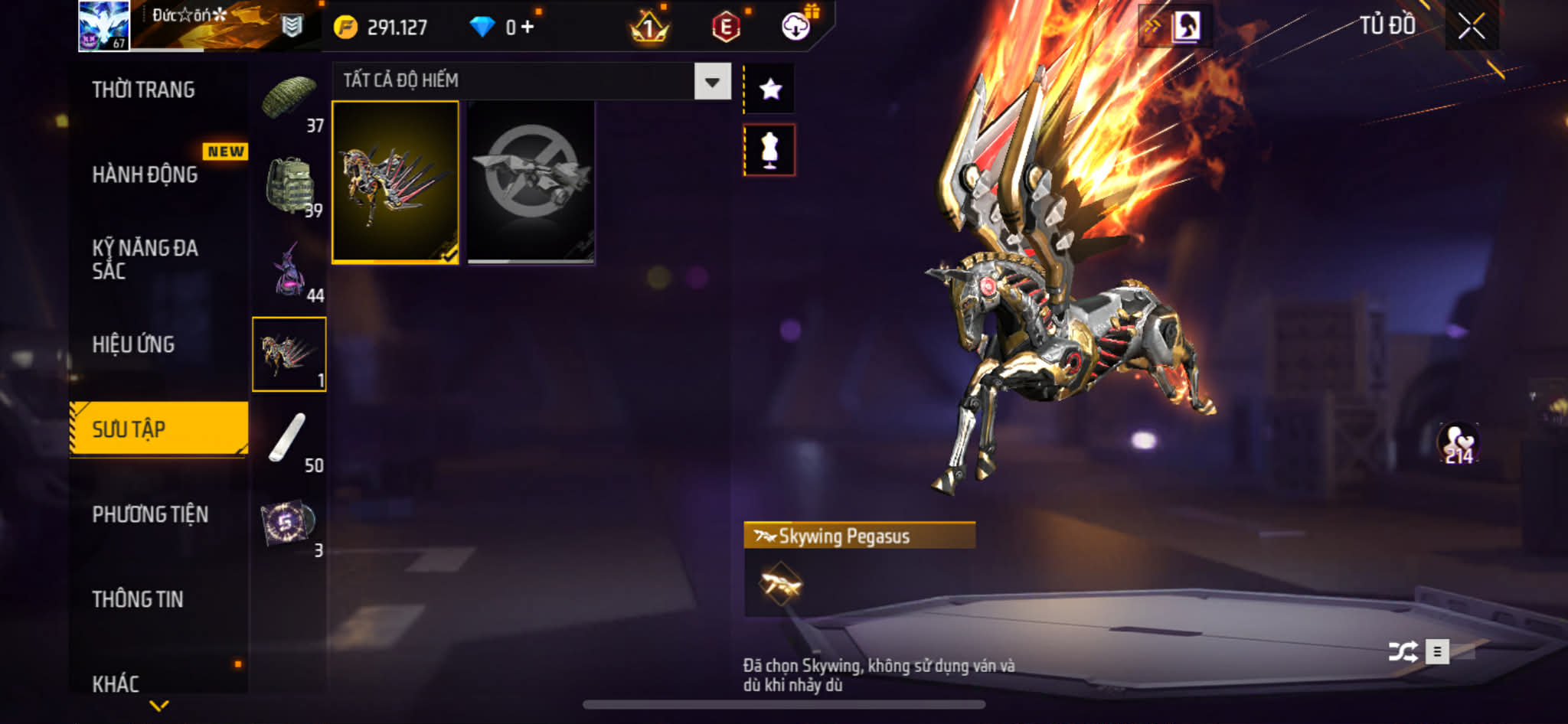Open the HIỆU ỨNG category
The height and width of the screenshot is (724, 1568).
pos(133,344)
